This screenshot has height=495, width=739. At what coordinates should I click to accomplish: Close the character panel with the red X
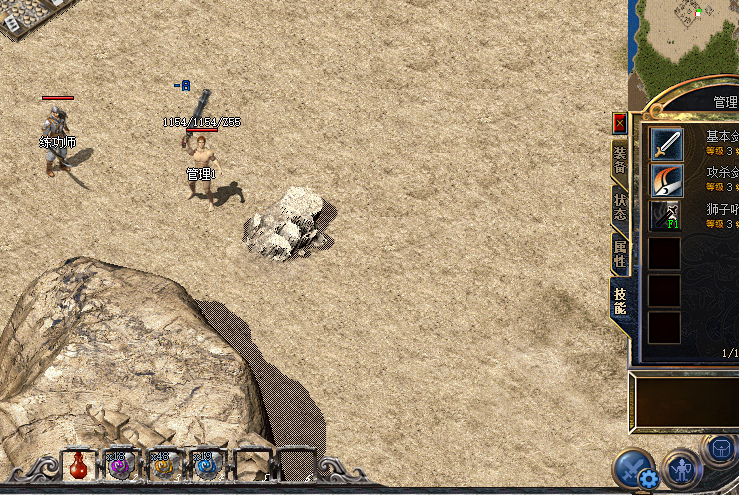(x=619, y=123)
